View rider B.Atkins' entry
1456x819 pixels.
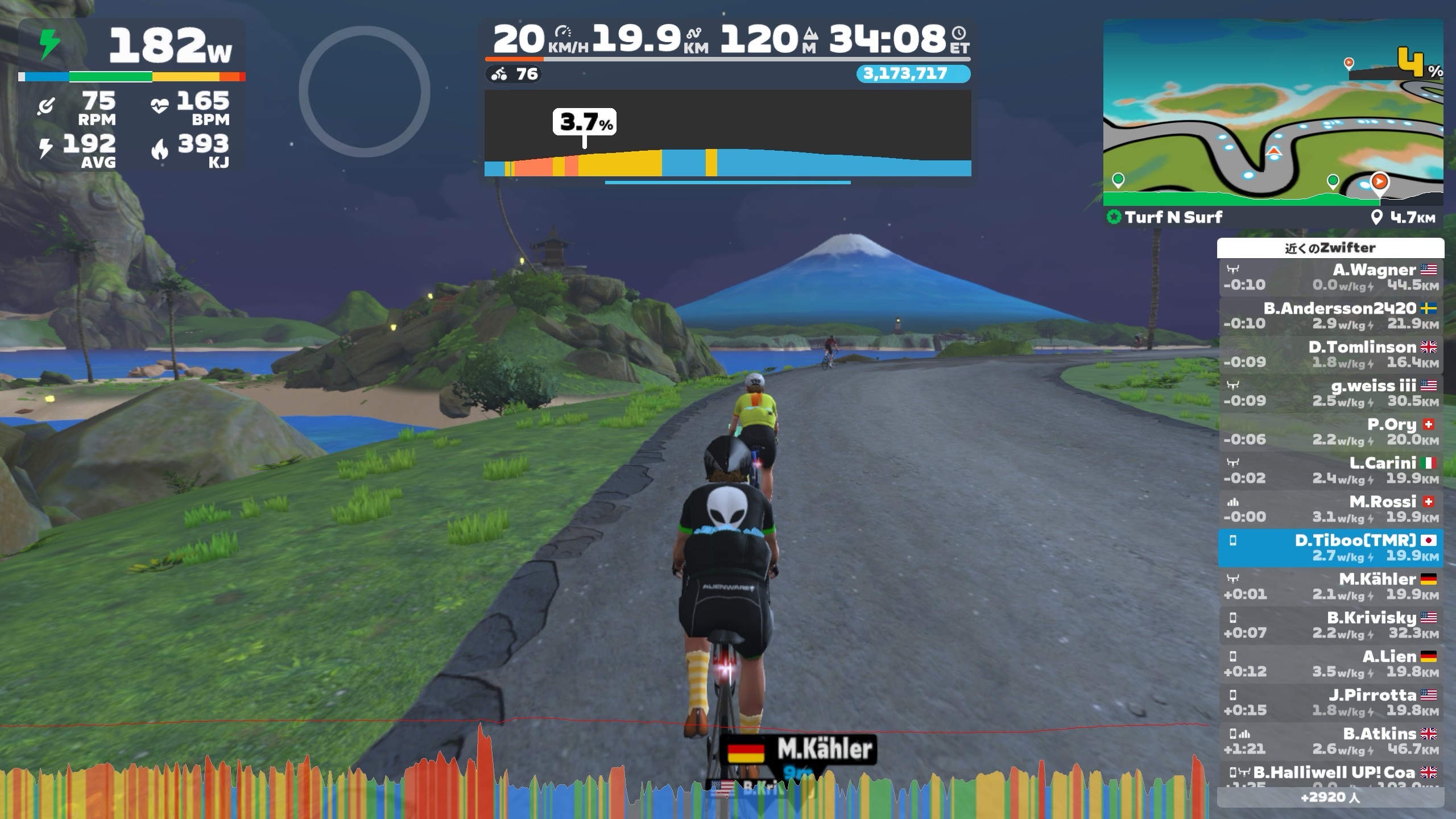point(1330,741)
